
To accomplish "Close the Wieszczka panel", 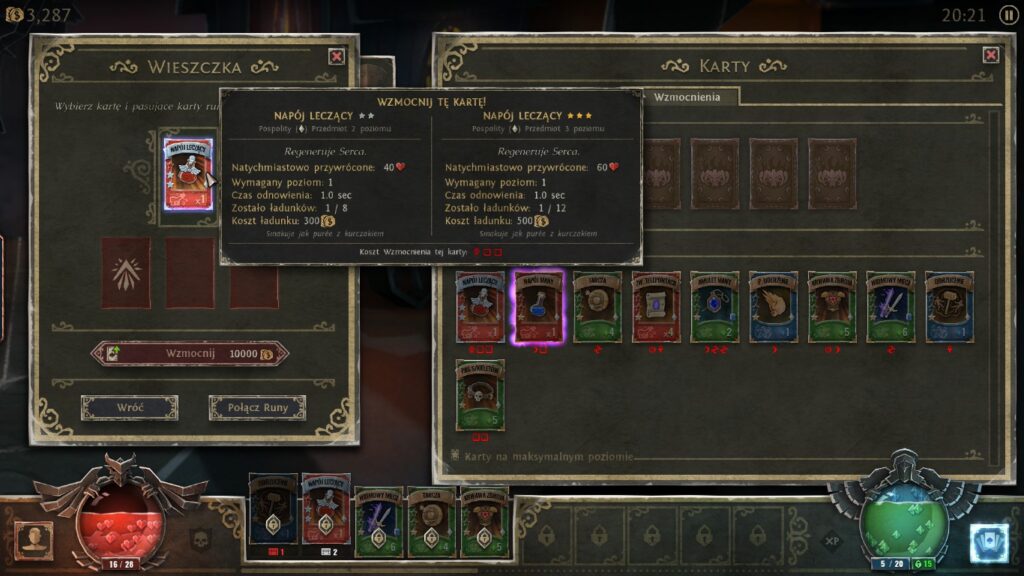I will pyautogui.click(x=337, y=57).
